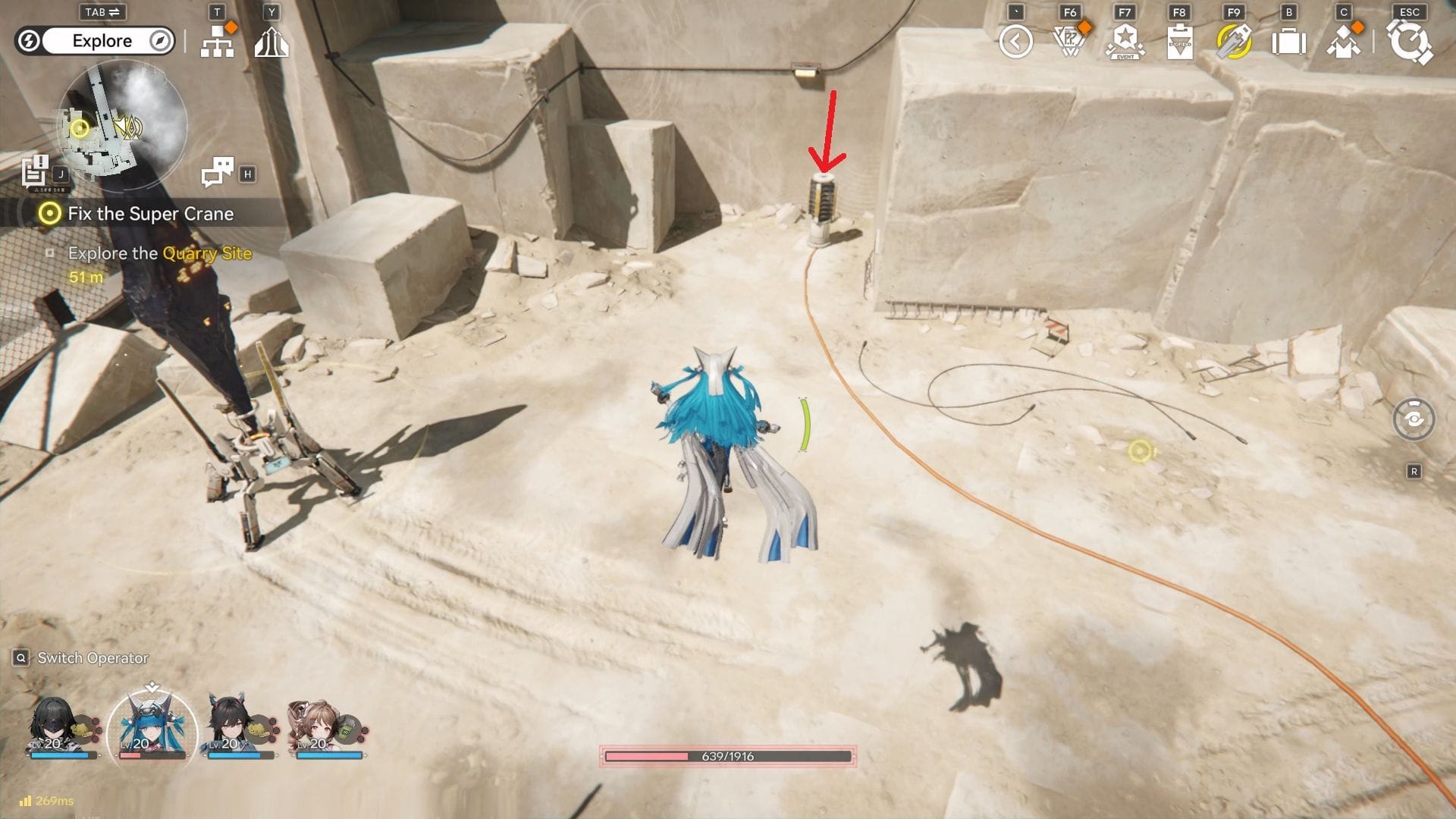Open the circular main menu icon in corner
Viewport: 1456px width, 819px height.
point(1410,42)
